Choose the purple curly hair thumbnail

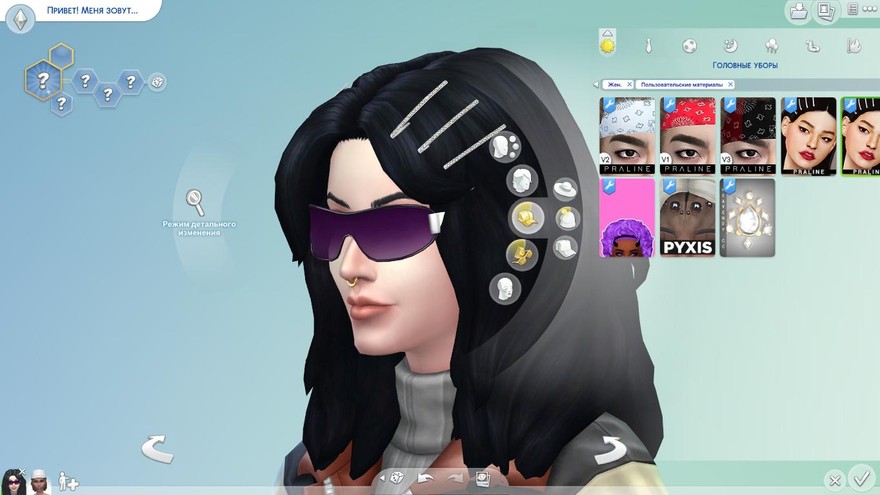tap(627, 217)
